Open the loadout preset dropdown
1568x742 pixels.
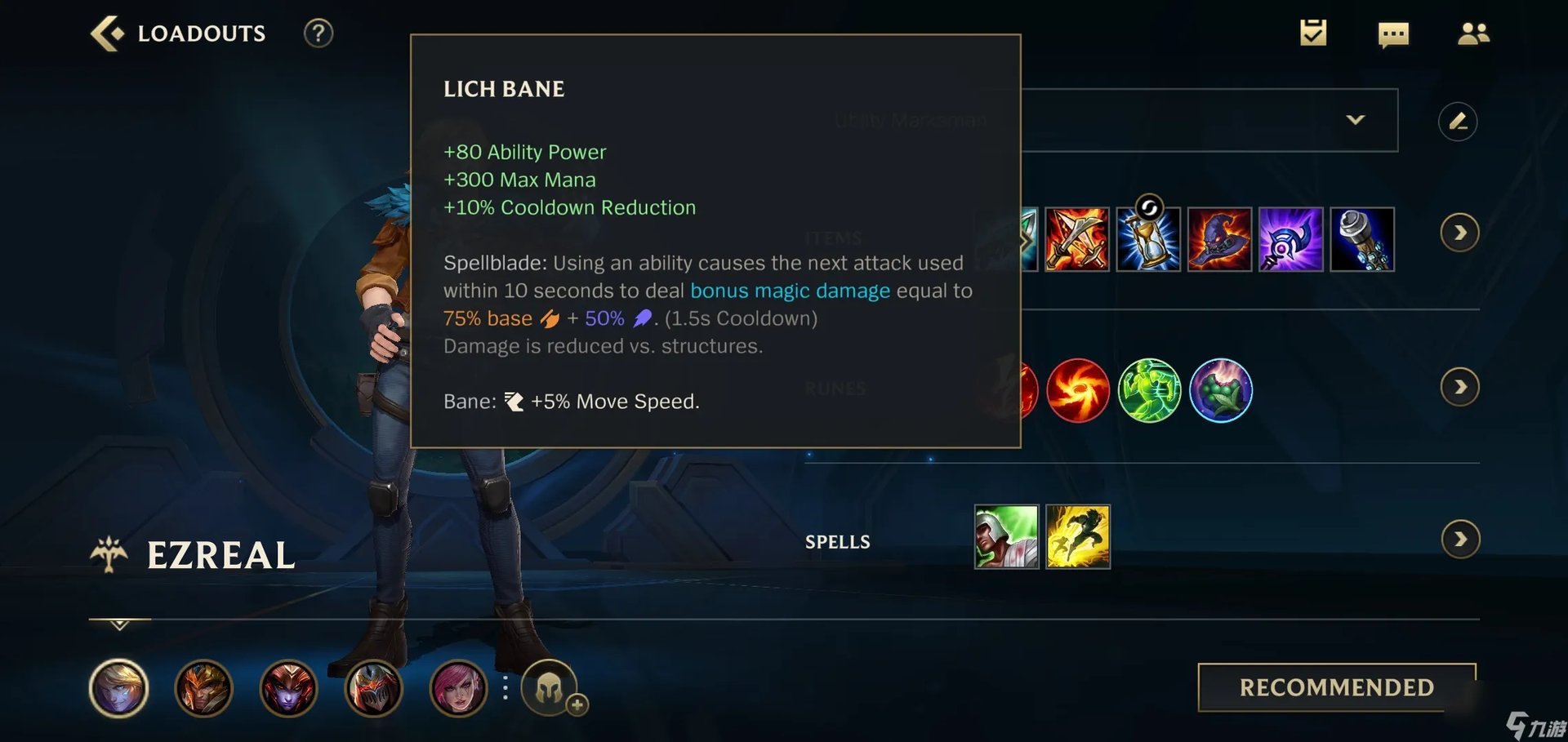(1356, 119)
